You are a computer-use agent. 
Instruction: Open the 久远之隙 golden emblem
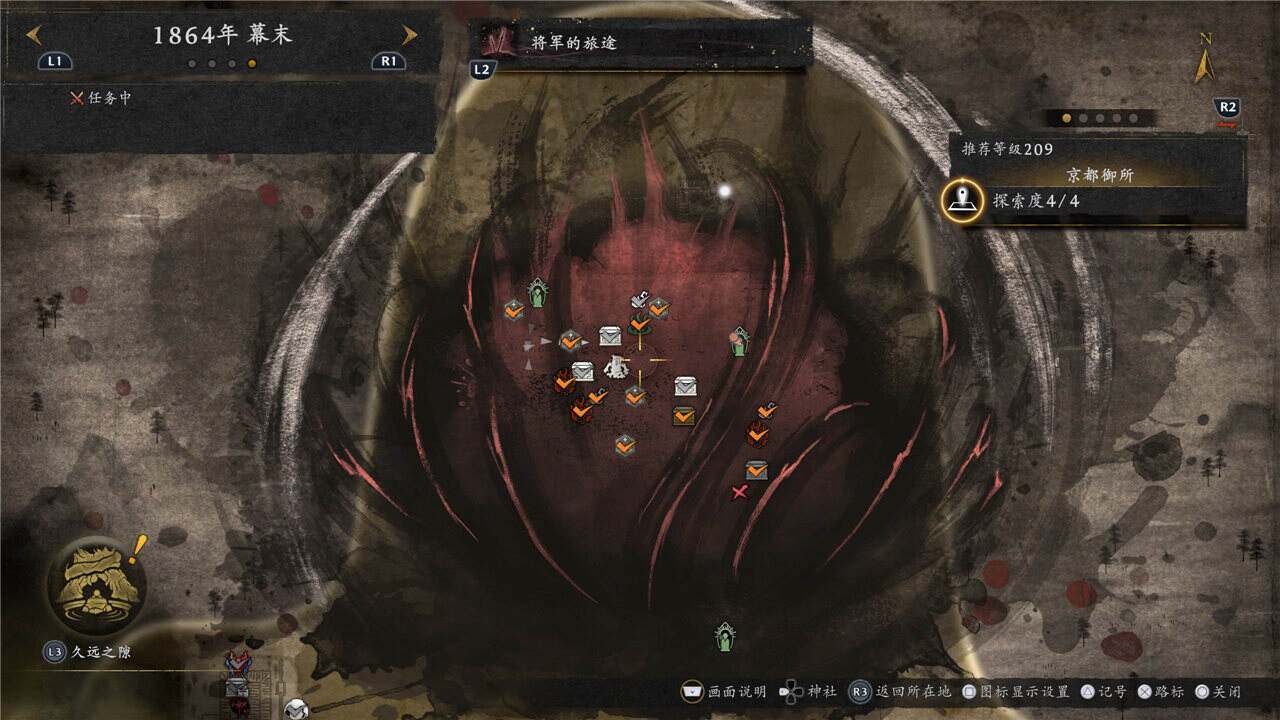95,587
